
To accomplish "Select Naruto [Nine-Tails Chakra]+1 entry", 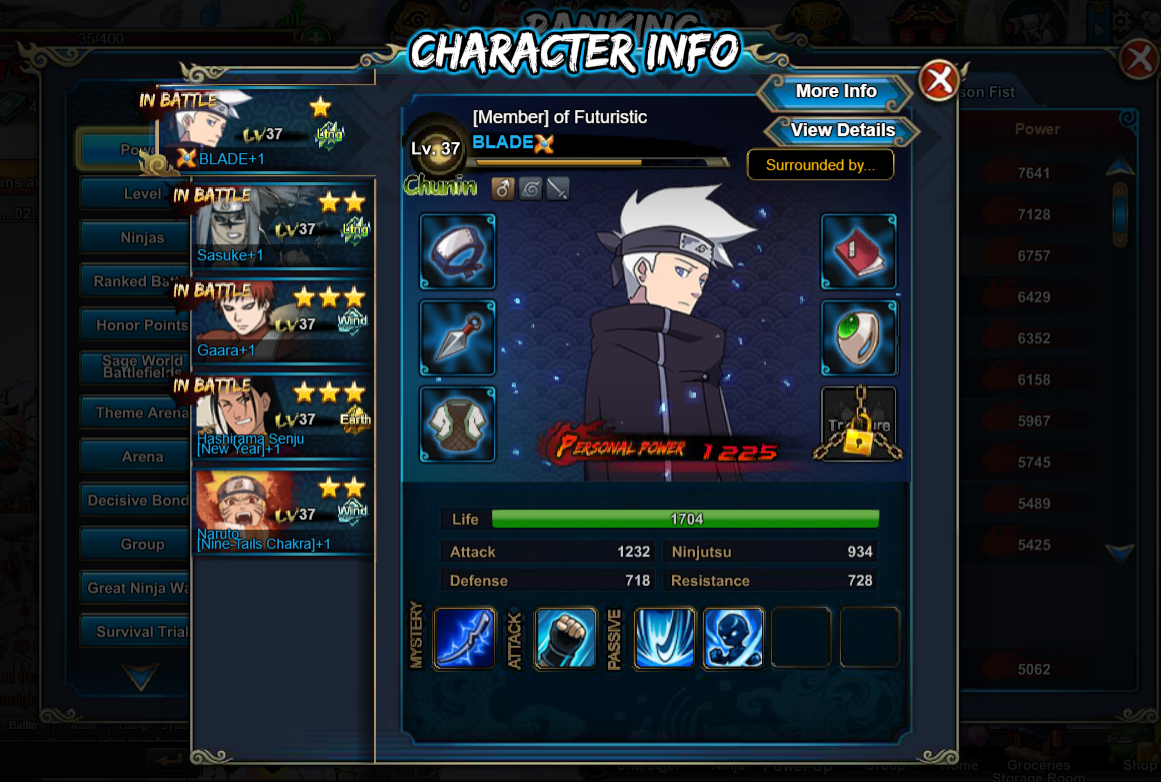I will click(x=283, y=512).
